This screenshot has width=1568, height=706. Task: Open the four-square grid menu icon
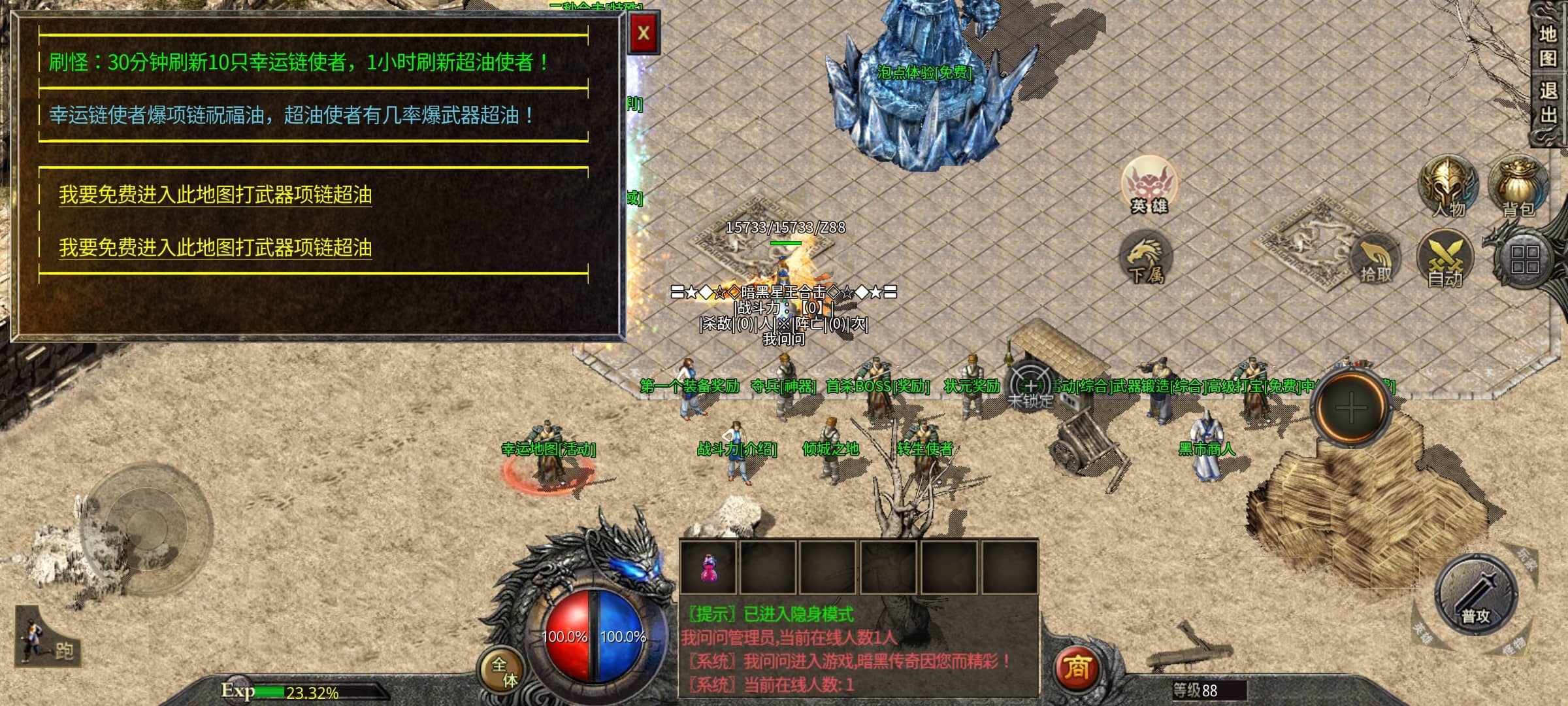[x=1525, y=259]
